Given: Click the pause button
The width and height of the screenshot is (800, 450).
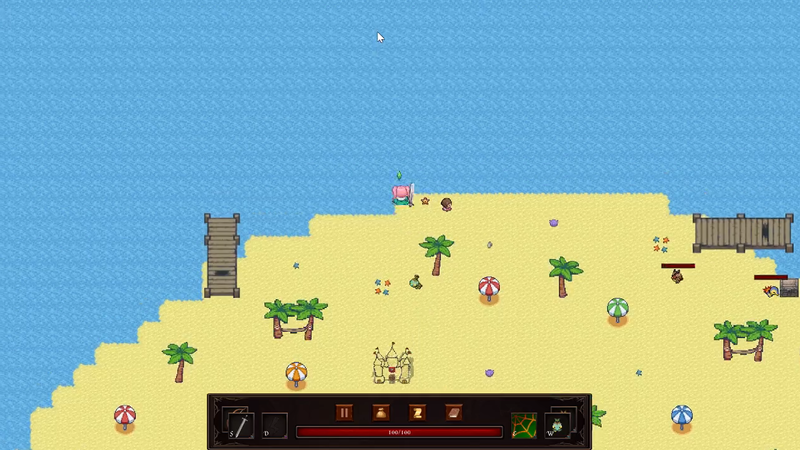Looking at the screenshot, I should coord(344,412).
